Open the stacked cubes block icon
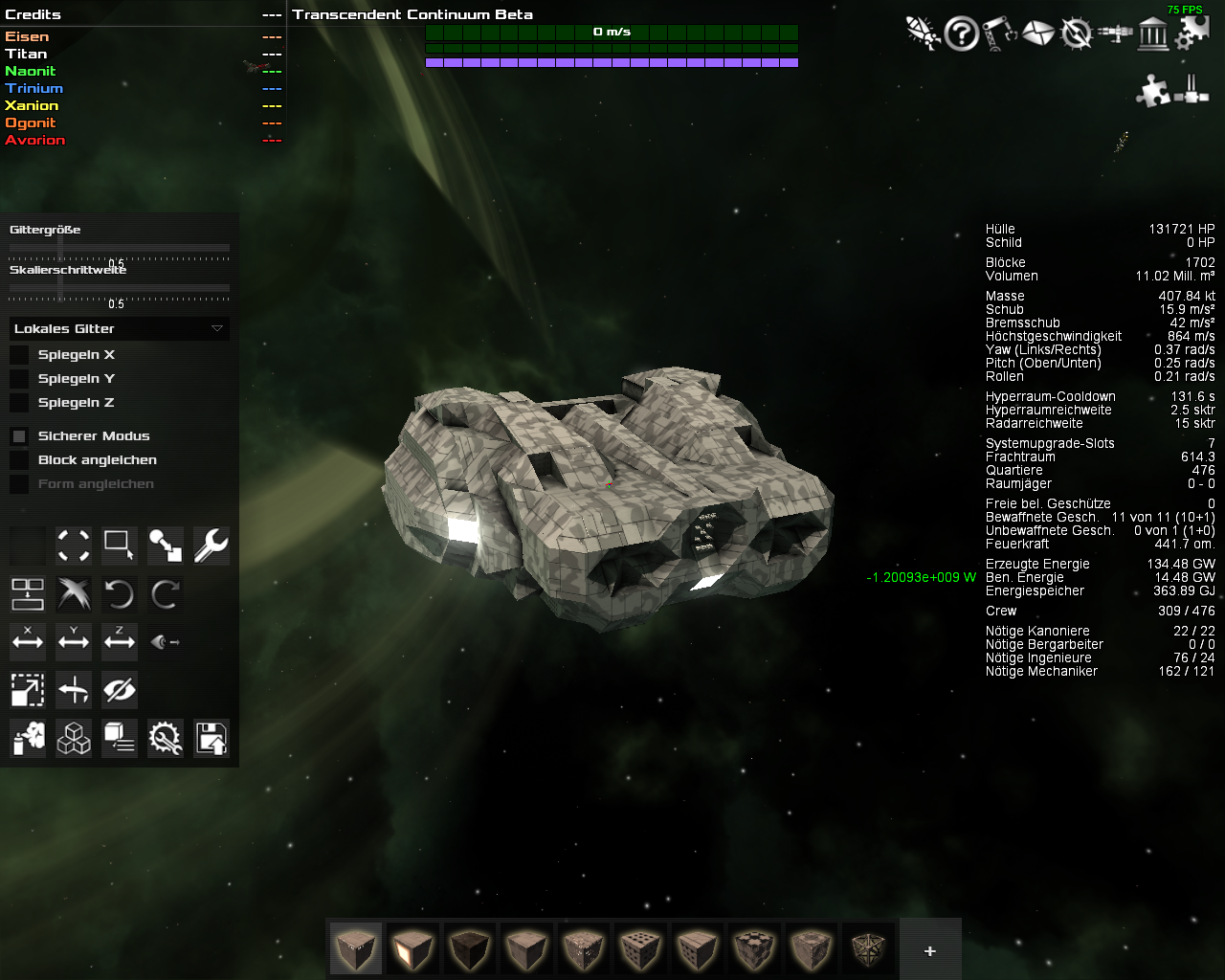Screen dimensions: 1225x980 [74, 738]
